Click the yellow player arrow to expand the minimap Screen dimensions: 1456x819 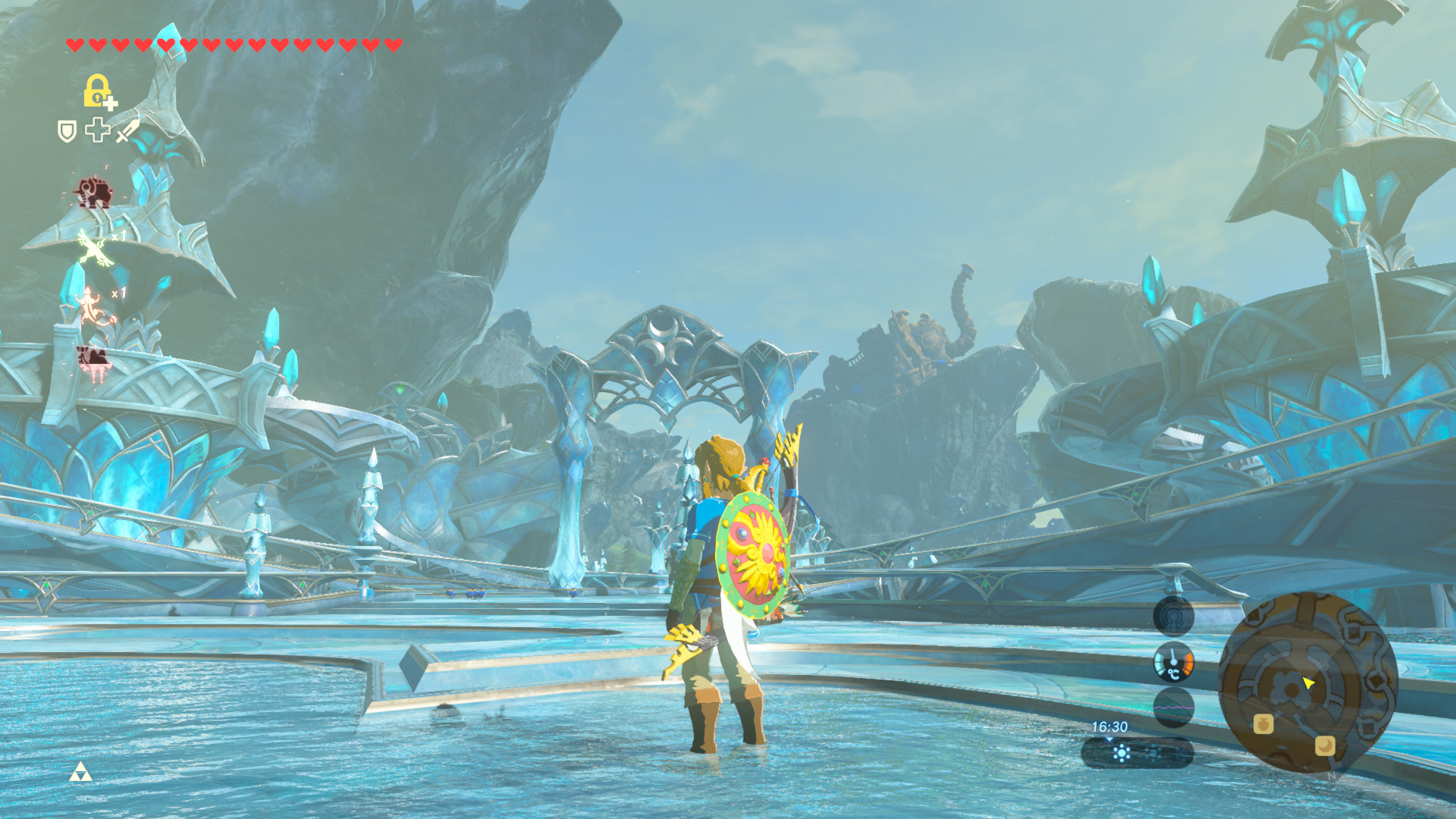(1307, 683)
